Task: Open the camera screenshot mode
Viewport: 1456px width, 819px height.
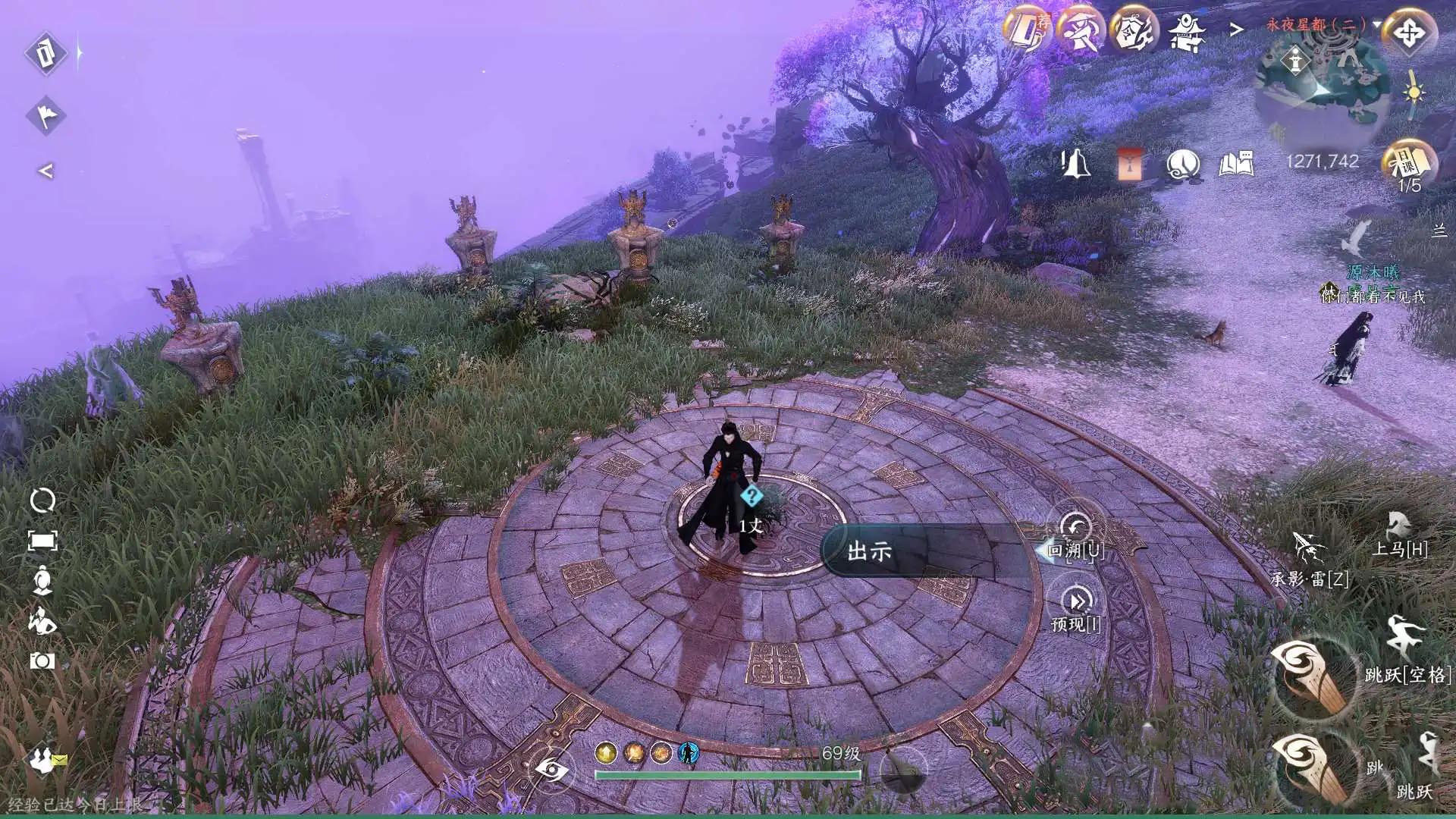Action: point(42,661)
